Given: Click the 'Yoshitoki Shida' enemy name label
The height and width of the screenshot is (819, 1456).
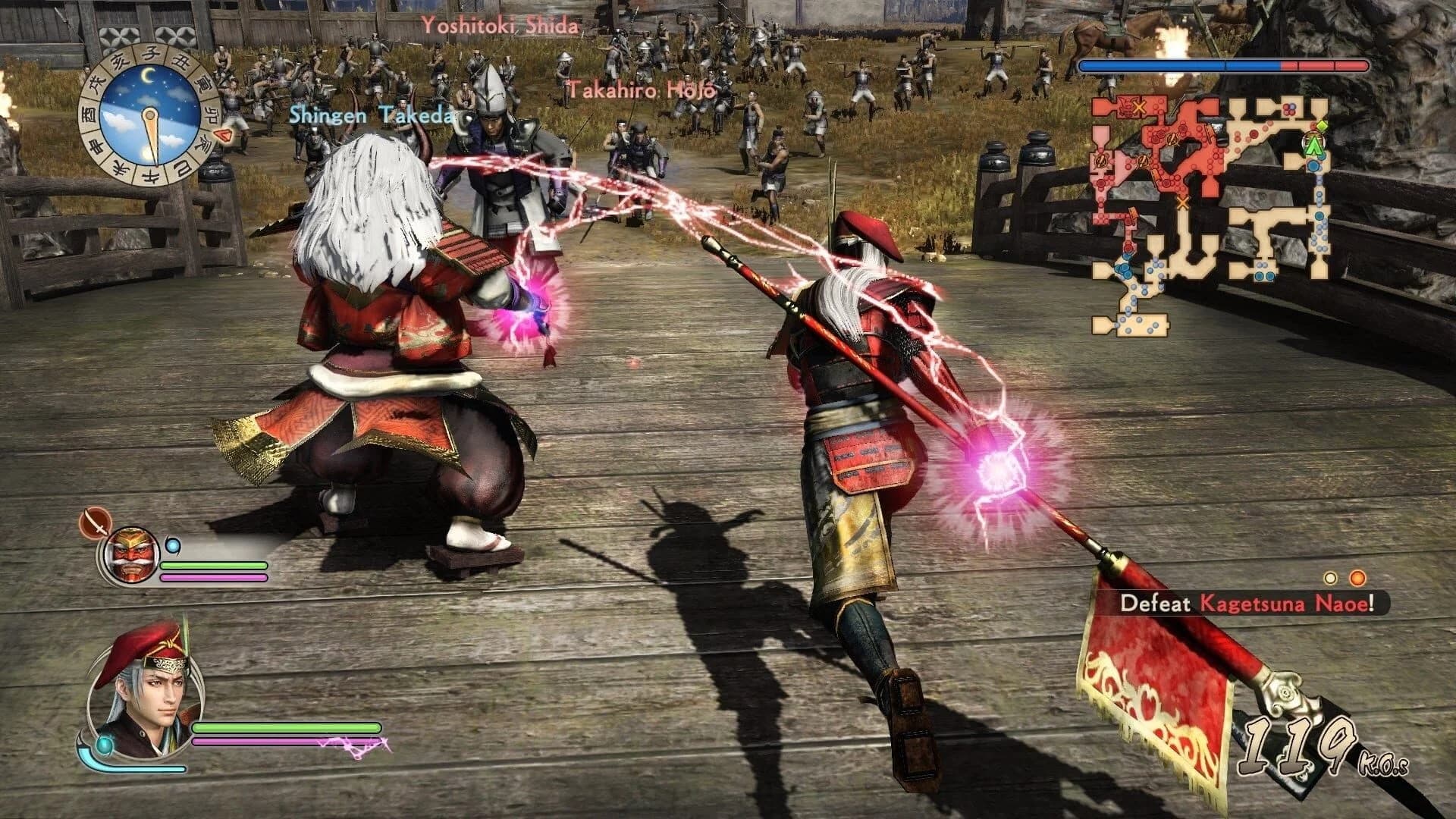Looking at the screenshot, I should pos(502,24).
